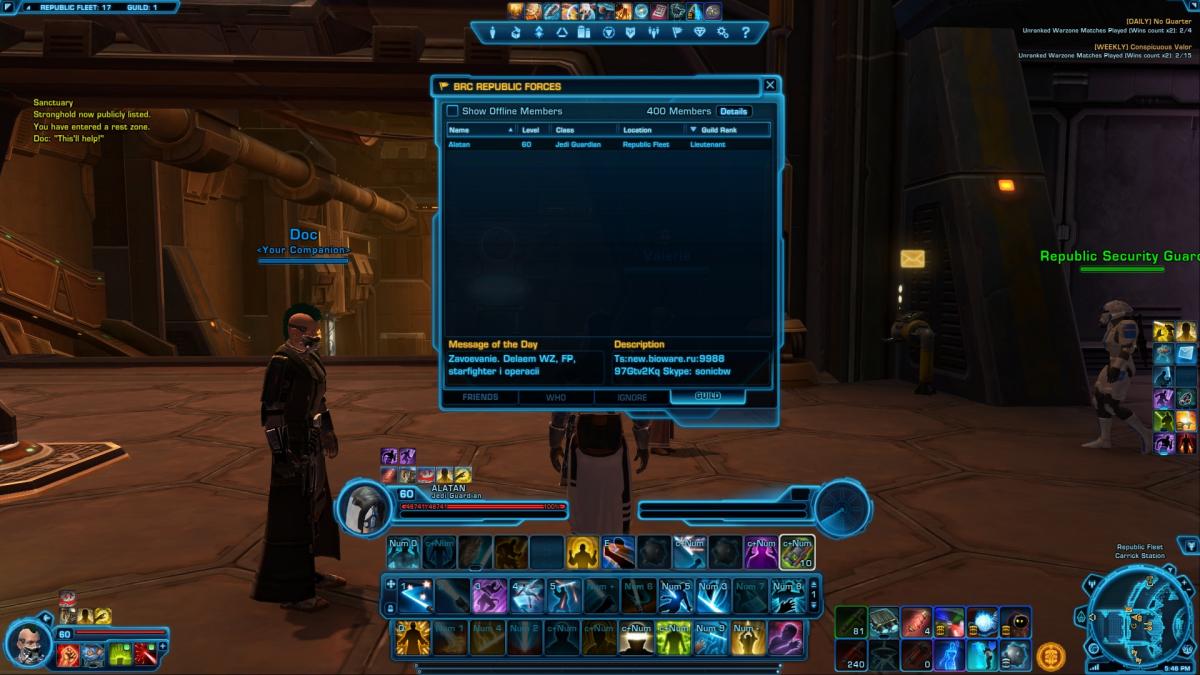This screenshot has height=675, width=1200.
Task: Select Doc's companion portrait
Action: tap(30, 638)
